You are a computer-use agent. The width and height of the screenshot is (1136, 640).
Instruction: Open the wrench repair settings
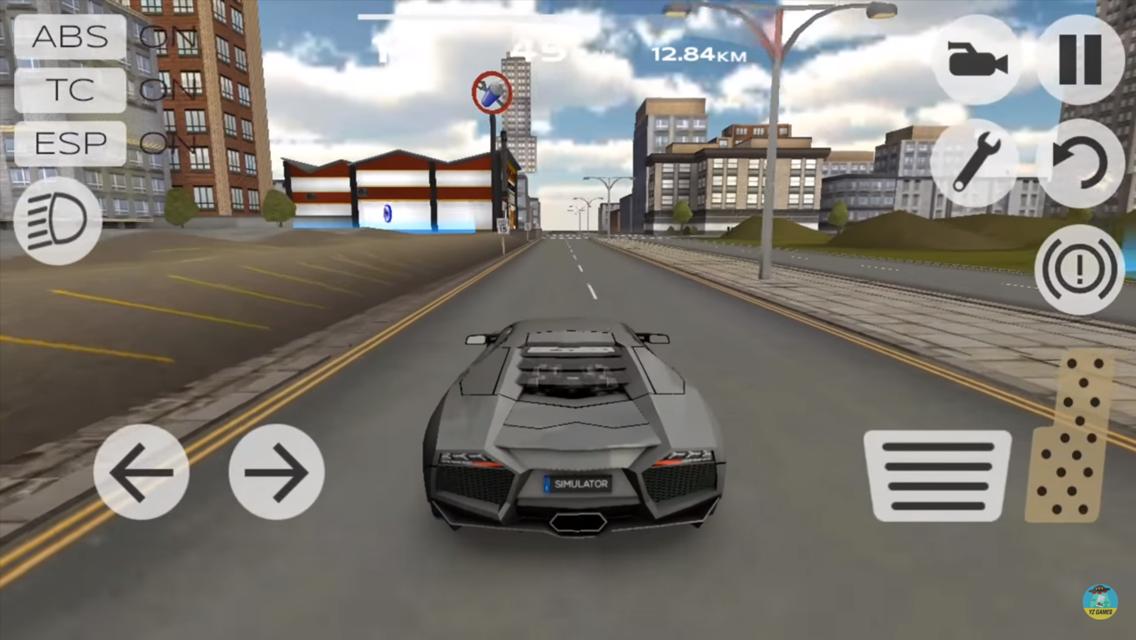click(x=974, y=163)
